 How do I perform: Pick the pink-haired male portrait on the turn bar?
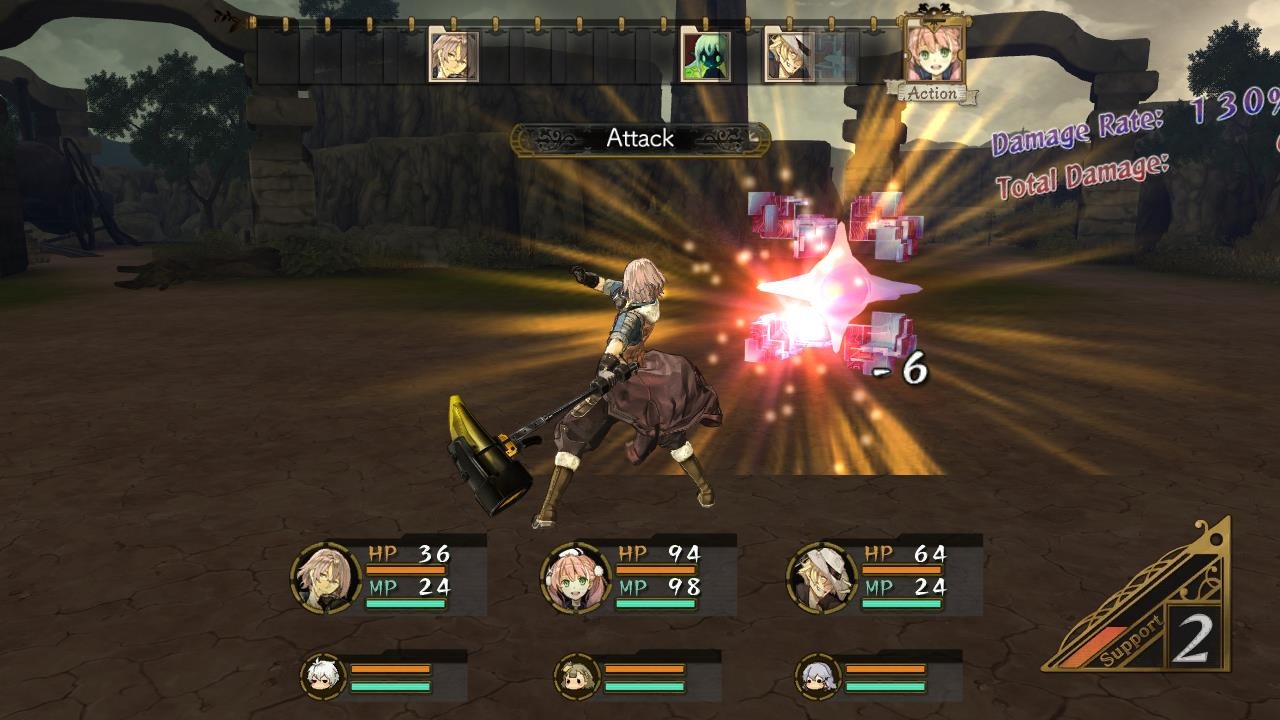pos(453,55)
